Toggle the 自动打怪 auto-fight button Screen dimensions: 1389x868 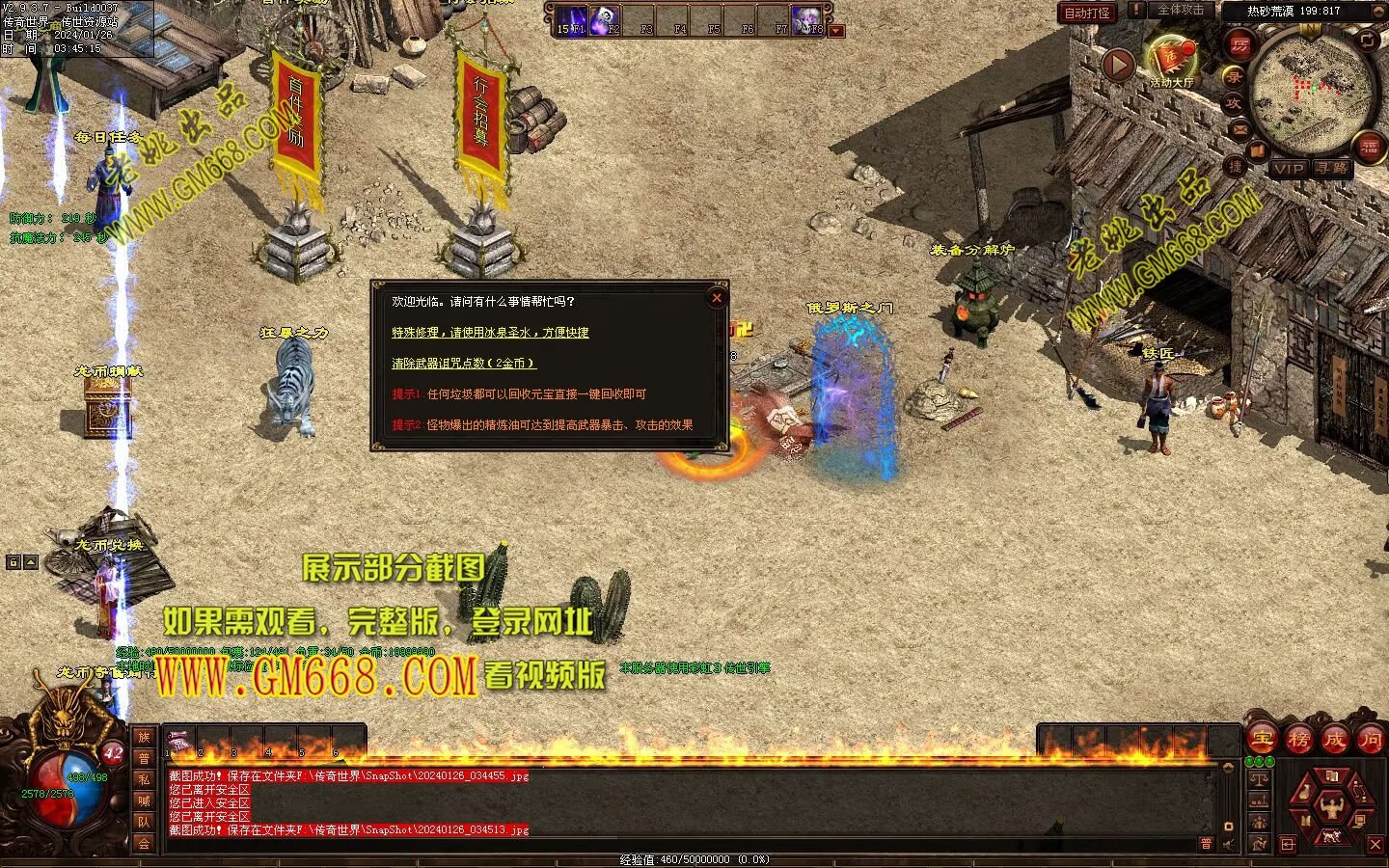click(1087, 13)
